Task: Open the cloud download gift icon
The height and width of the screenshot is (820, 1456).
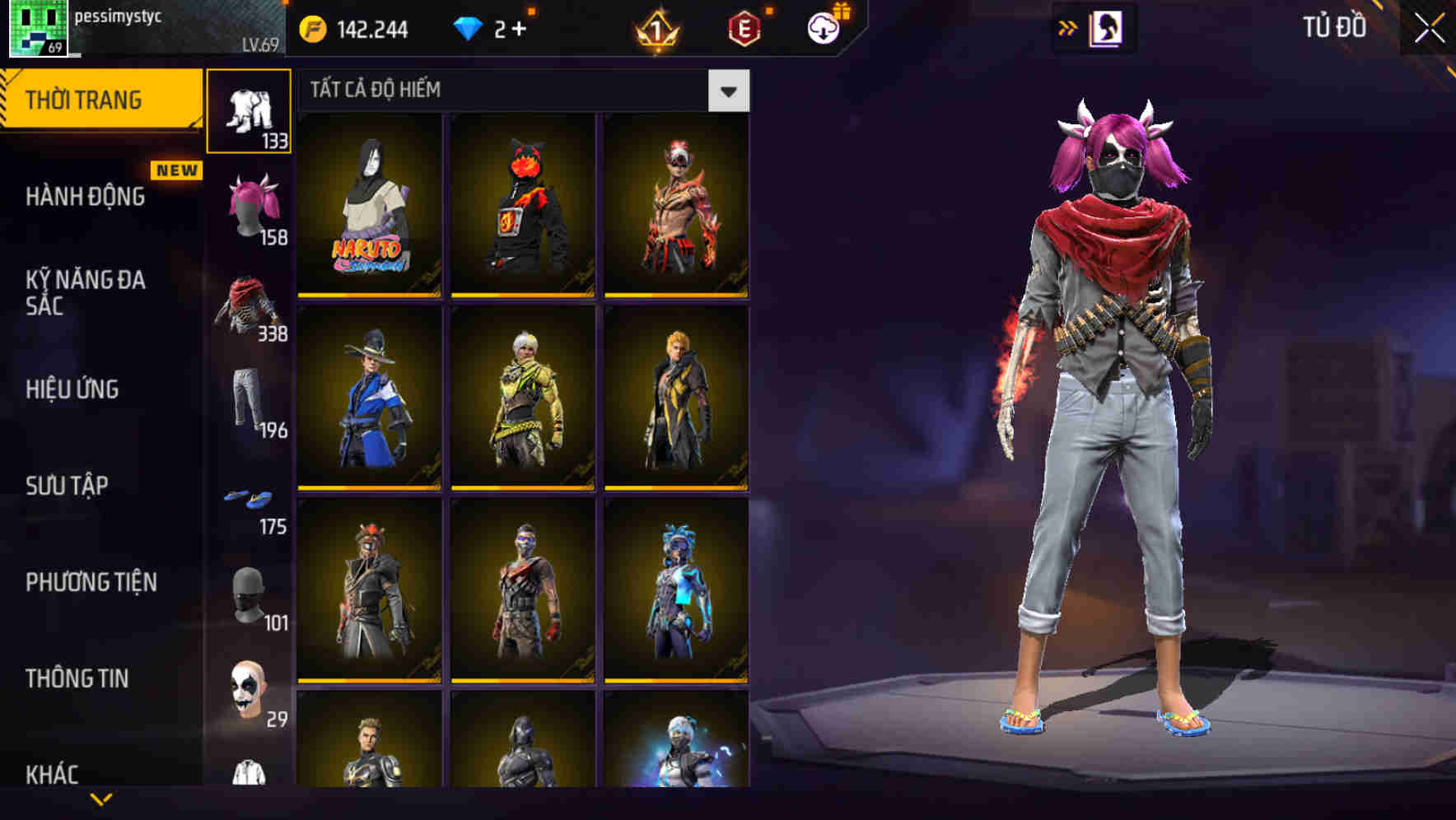Action: click(823, 27)
